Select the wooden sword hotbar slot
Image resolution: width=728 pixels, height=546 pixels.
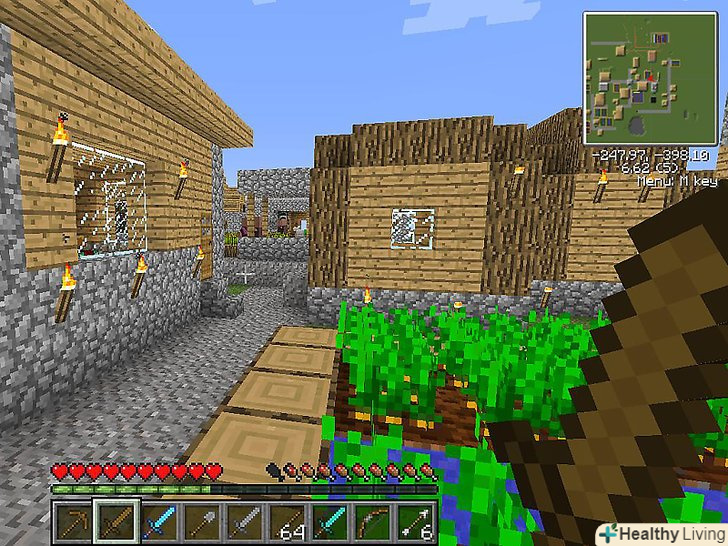click(x=115, y=520)
